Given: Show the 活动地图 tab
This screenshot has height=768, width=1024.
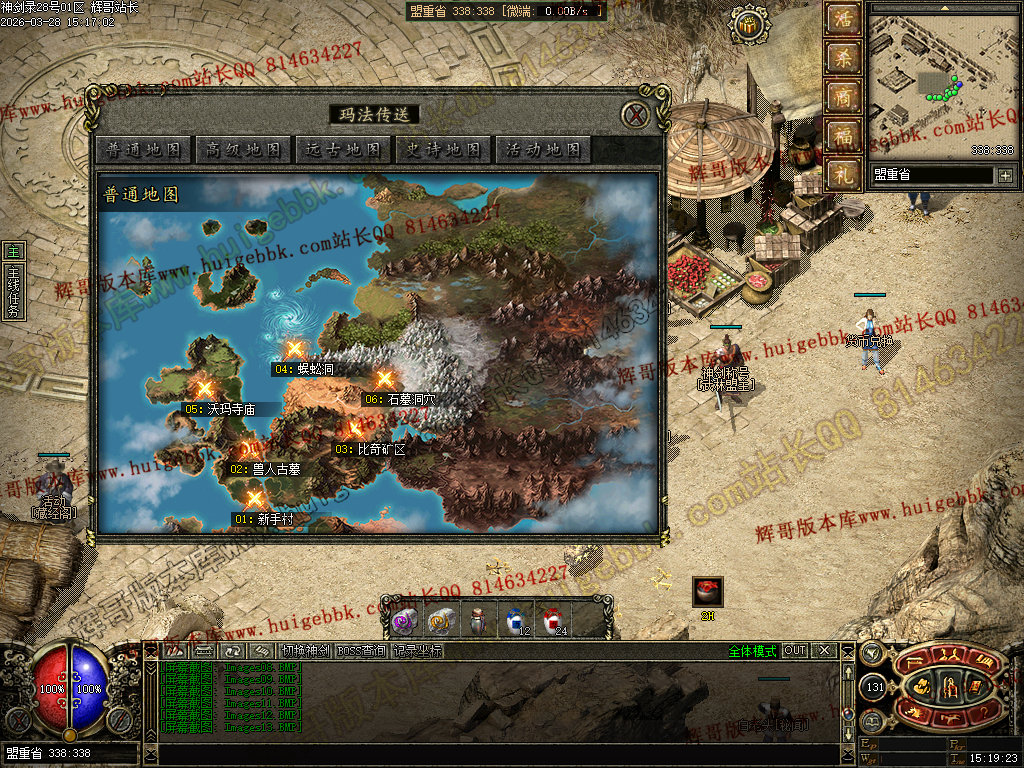Looking at the screenshot, I should click(543, 150).
